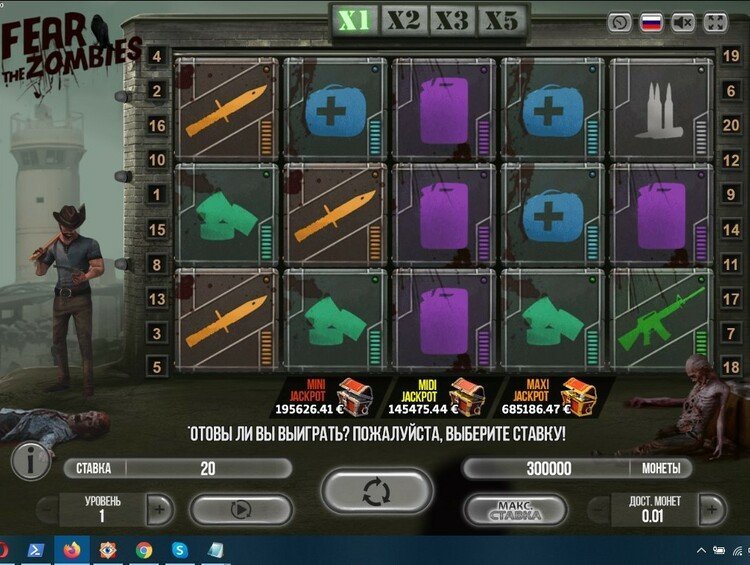This screenshot has width=750, height=565.
Task: Spin the reels with the circular arrows button
Action: [x=377, y=492]
